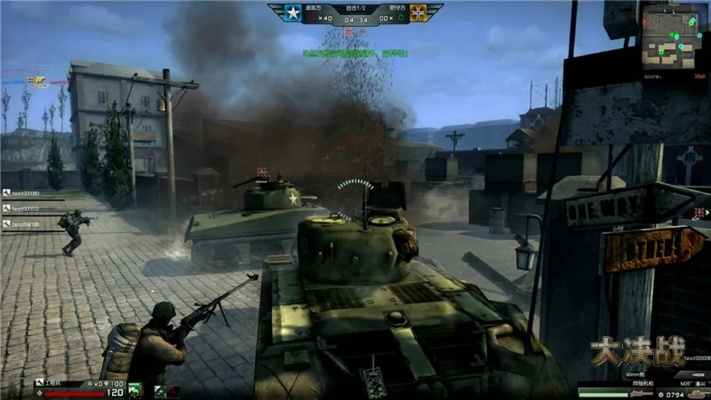Screen dimensions: 711x400
Task: Select the tank vehicle icon
Action: click(x=696, y=393)
